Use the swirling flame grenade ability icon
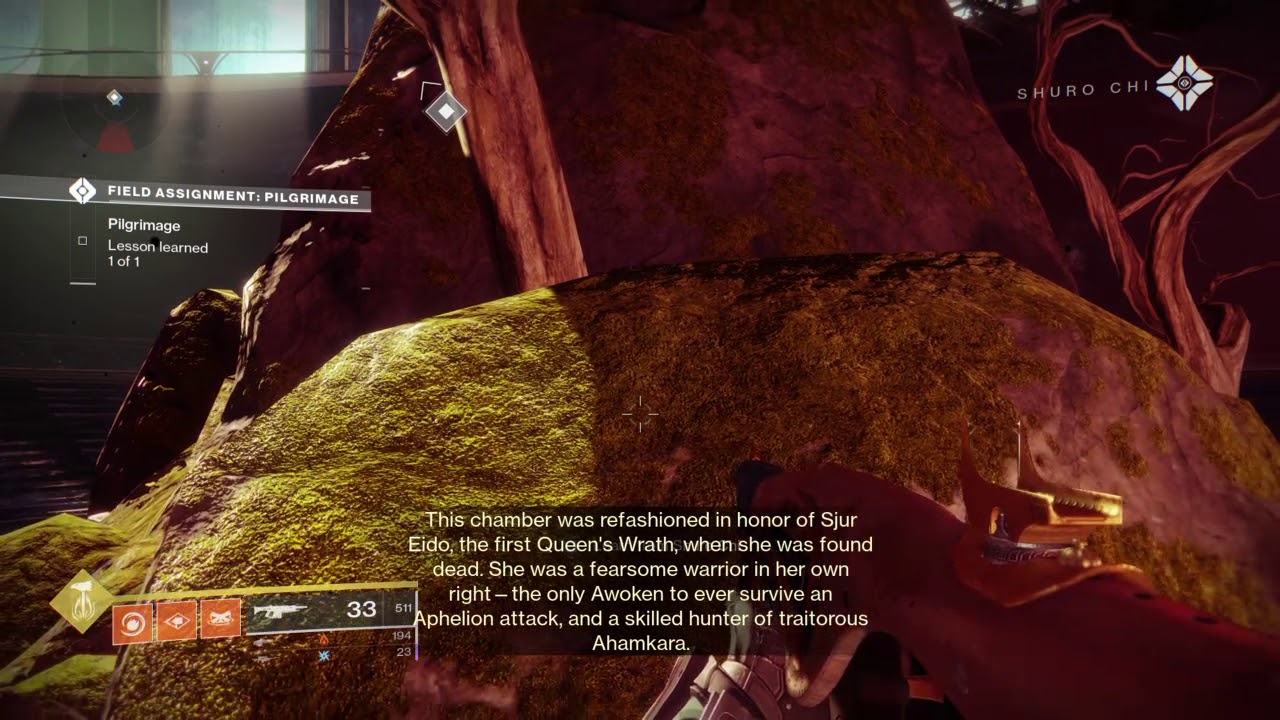Image resolution: width=1280 pixels, height=720 pixels. 132,623
